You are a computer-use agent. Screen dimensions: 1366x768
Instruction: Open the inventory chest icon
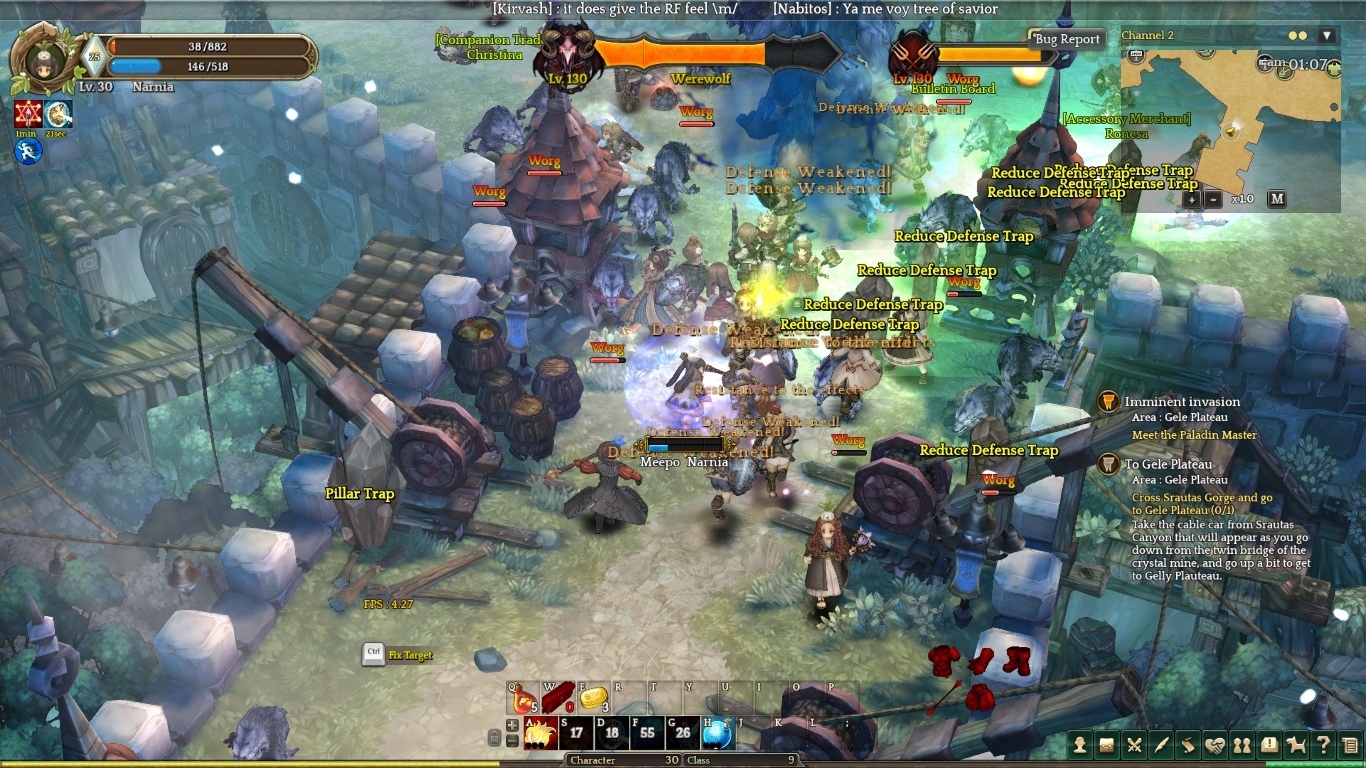click(x=1107, y=744)
